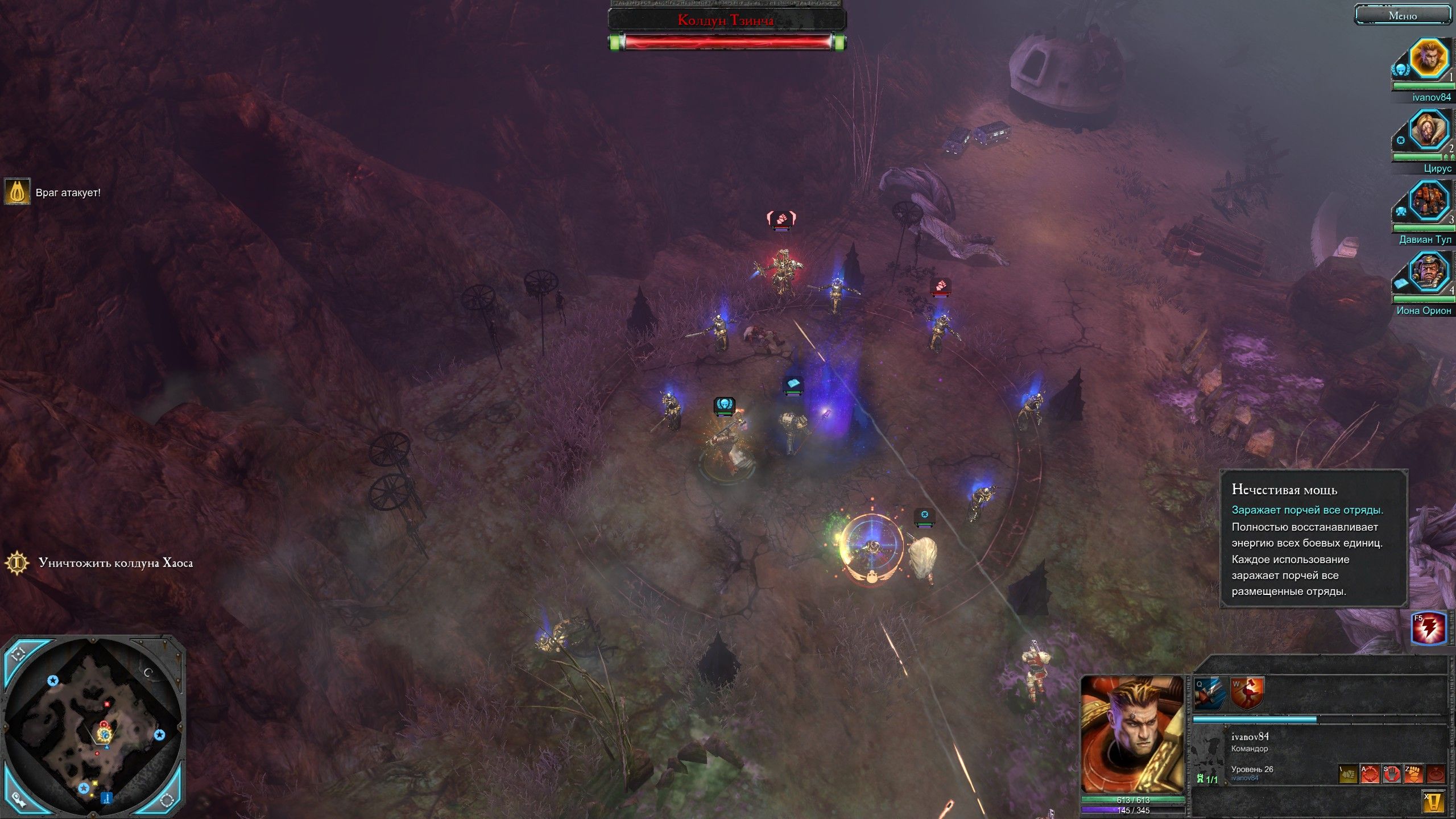Click the helmet icon beside Давиан Тул
The image size is (1456, 819).
1401,210
